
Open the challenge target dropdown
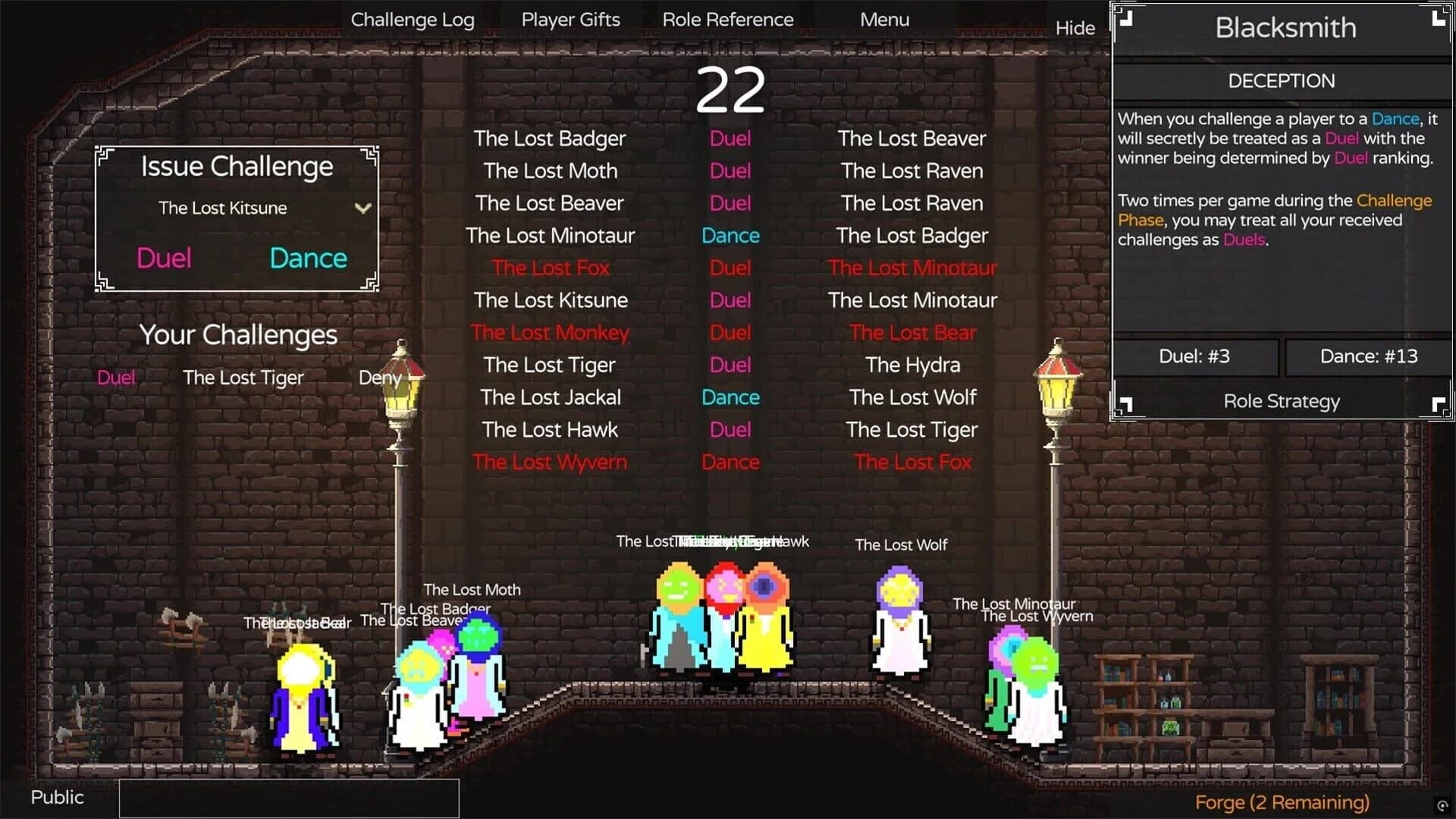click(362, 208)
